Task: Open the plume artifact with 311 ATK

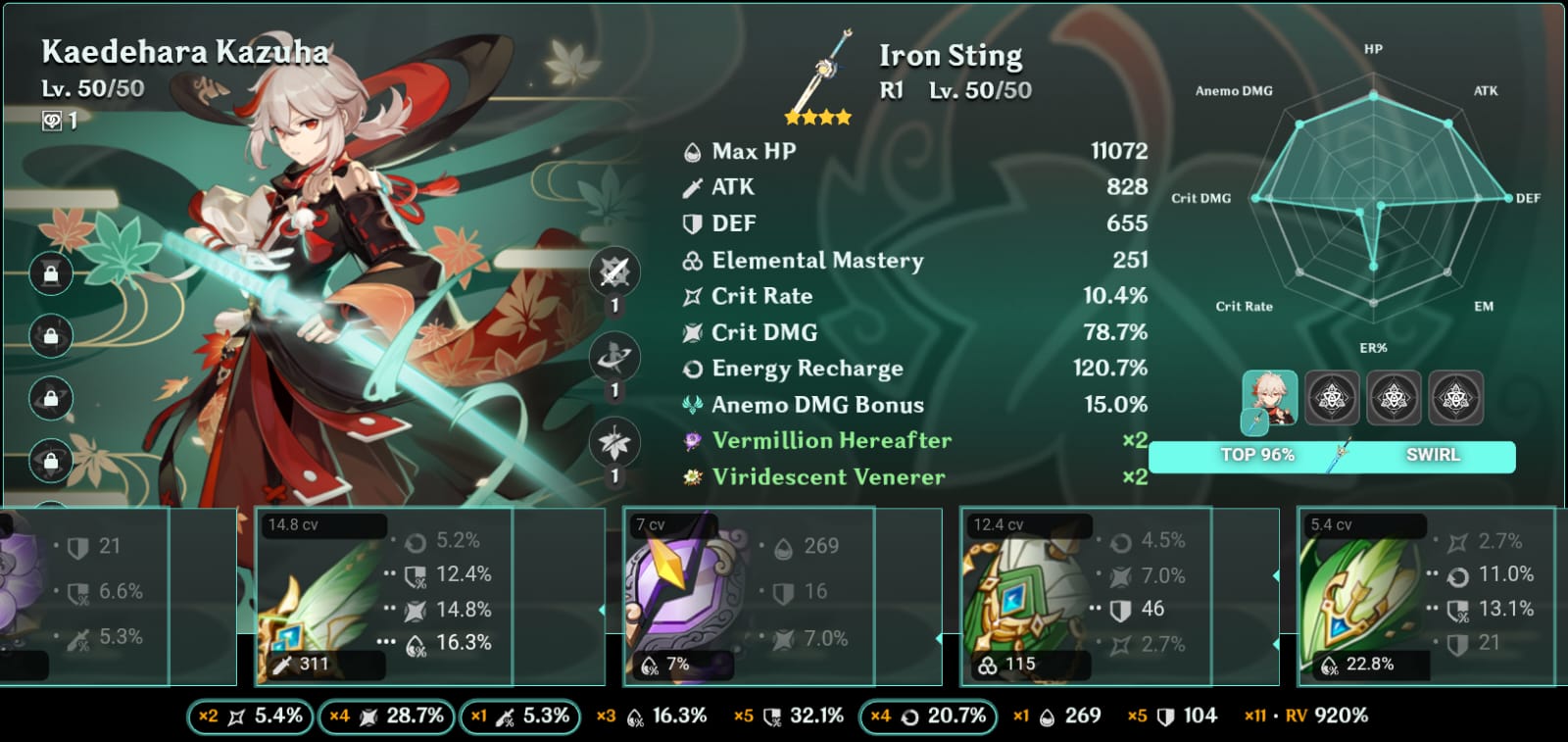Action: pyautogui.click(x=383, y=597)
